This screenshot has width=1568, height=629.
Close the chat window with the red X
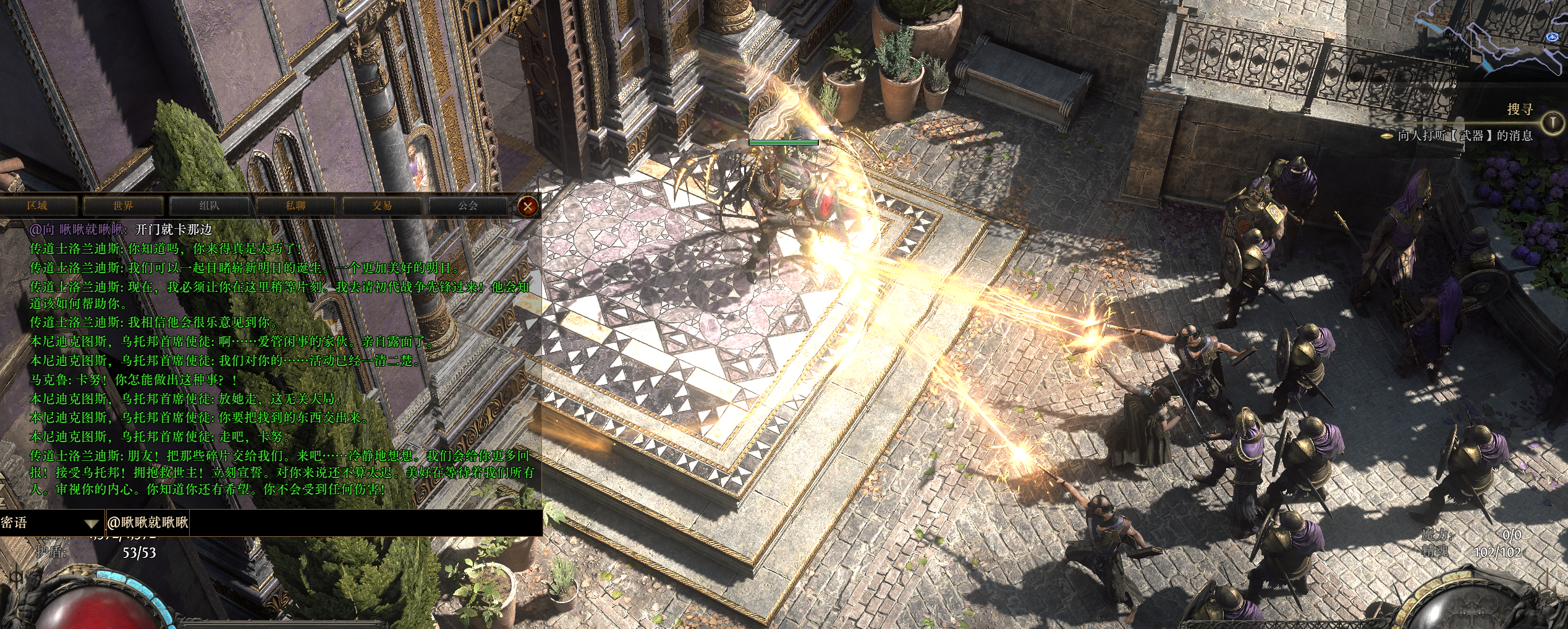pos(527,207)
